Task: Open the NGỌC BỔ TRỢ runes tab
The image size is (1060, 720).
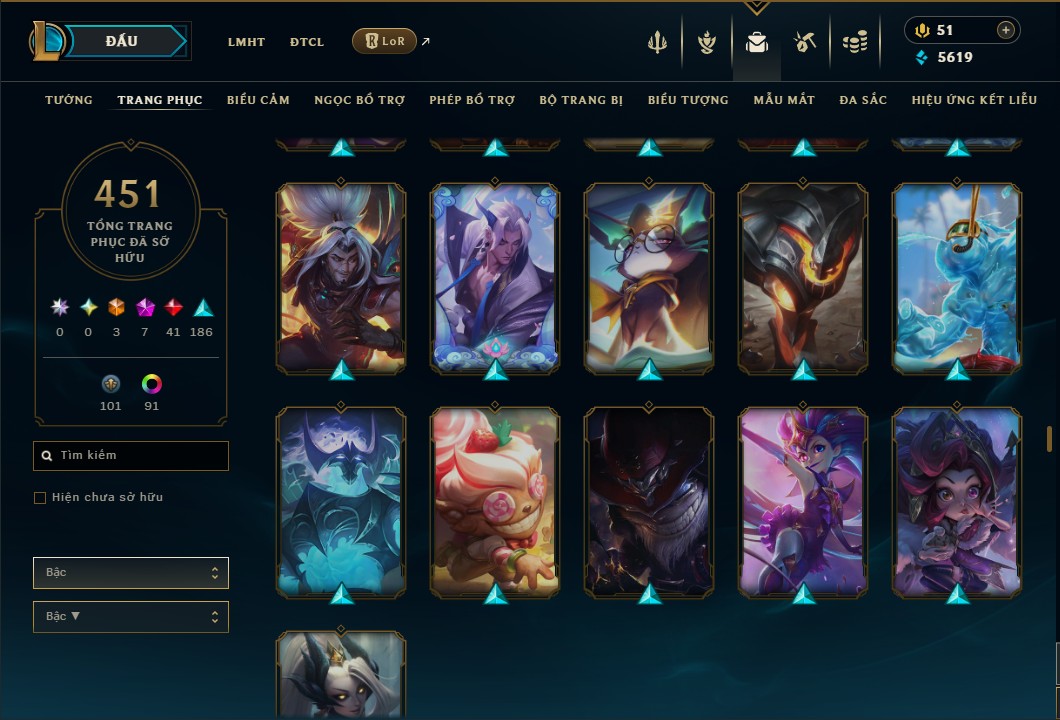Action: [359, 100]
